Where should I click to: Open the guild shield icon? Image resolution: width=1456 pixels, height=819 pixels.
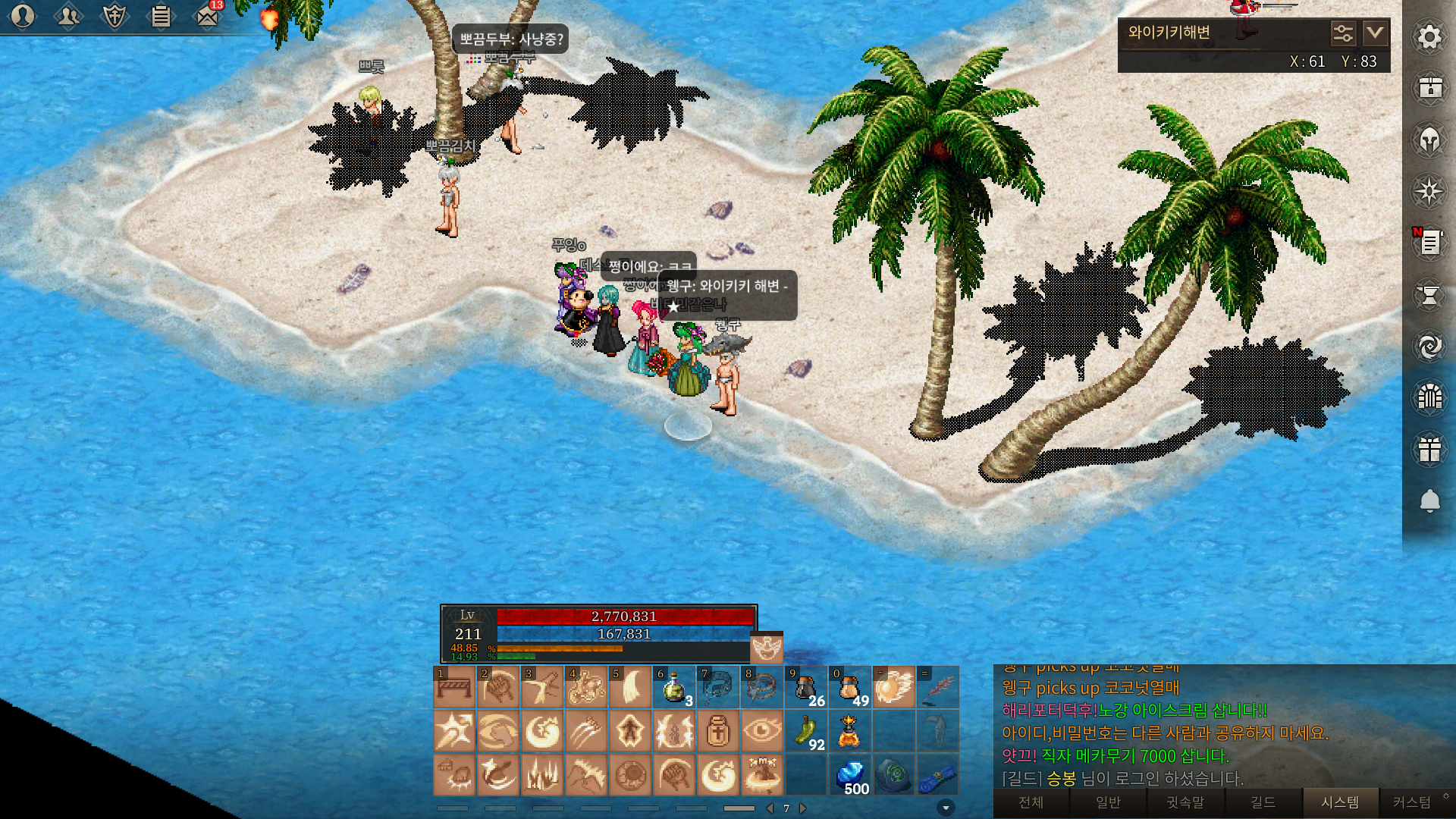point(115,16)
